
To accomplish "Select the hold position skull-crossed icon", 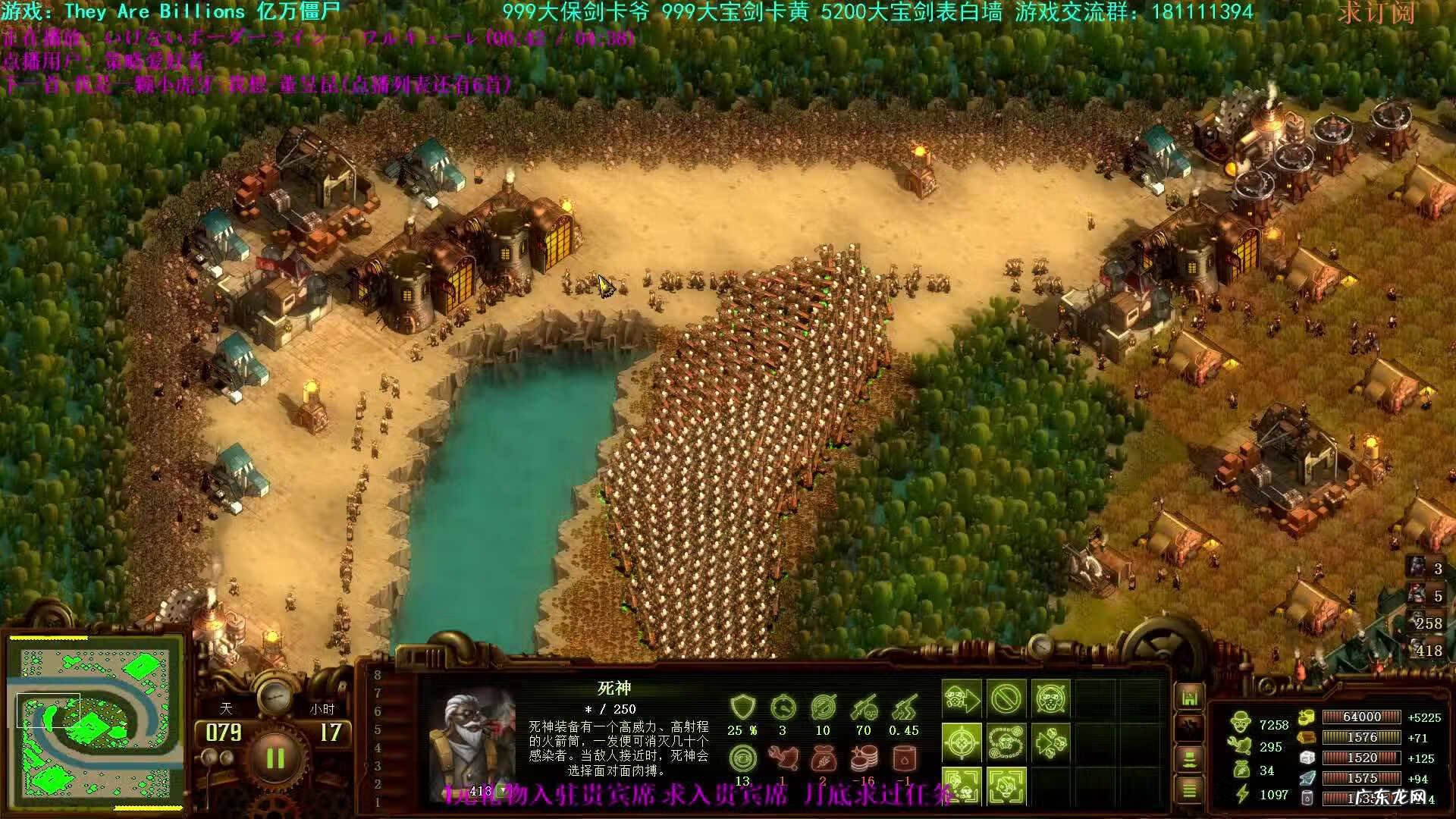I will tap(1051, 698).
